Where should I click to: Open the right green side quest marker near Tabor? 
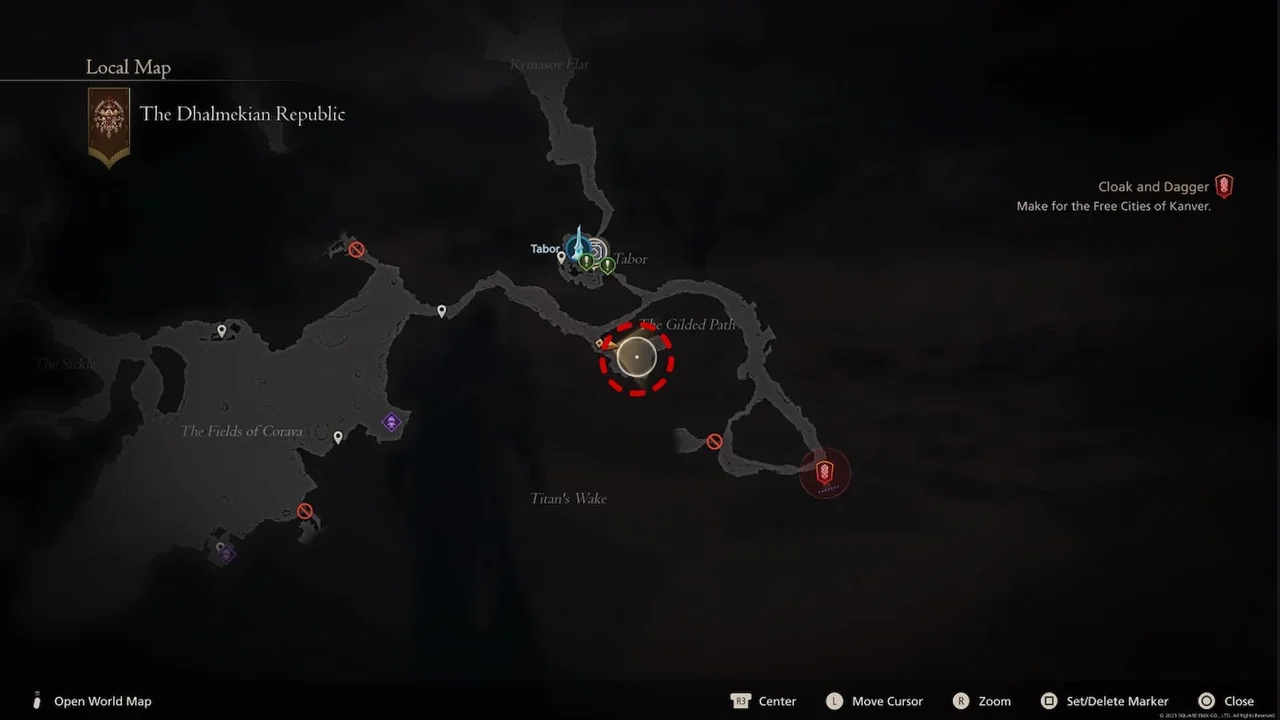coord(608,263)
